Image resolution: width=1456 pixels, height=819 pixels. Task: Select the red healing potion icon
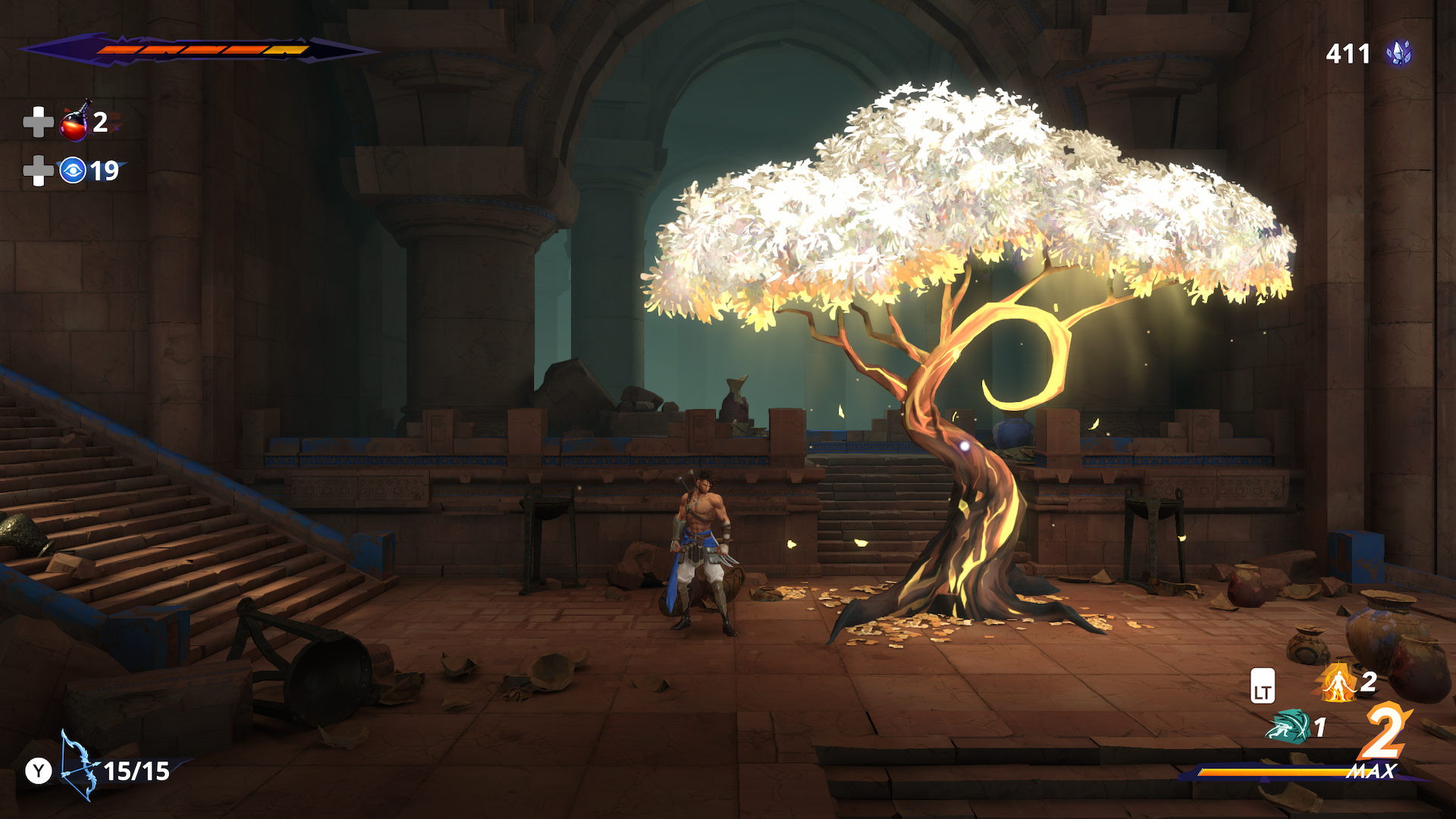coord(74,123)
